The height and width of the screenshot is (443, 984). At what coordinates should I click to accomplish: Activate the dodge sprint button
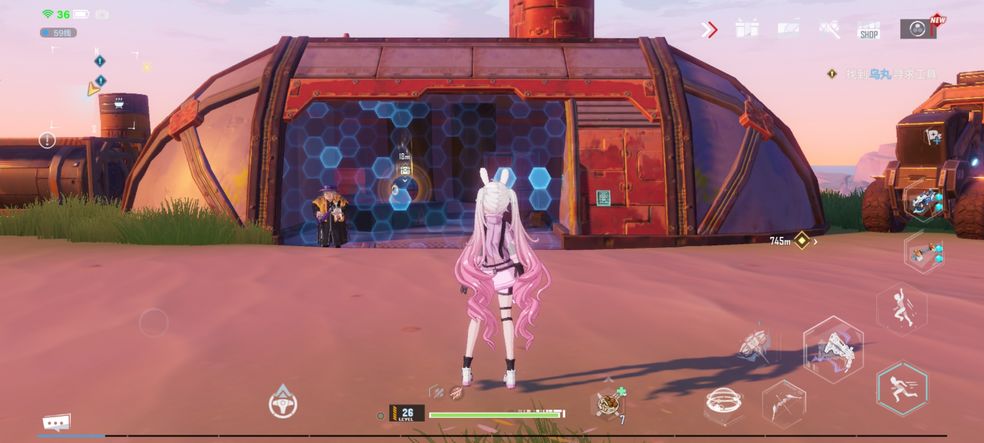[x=901, y=387]
